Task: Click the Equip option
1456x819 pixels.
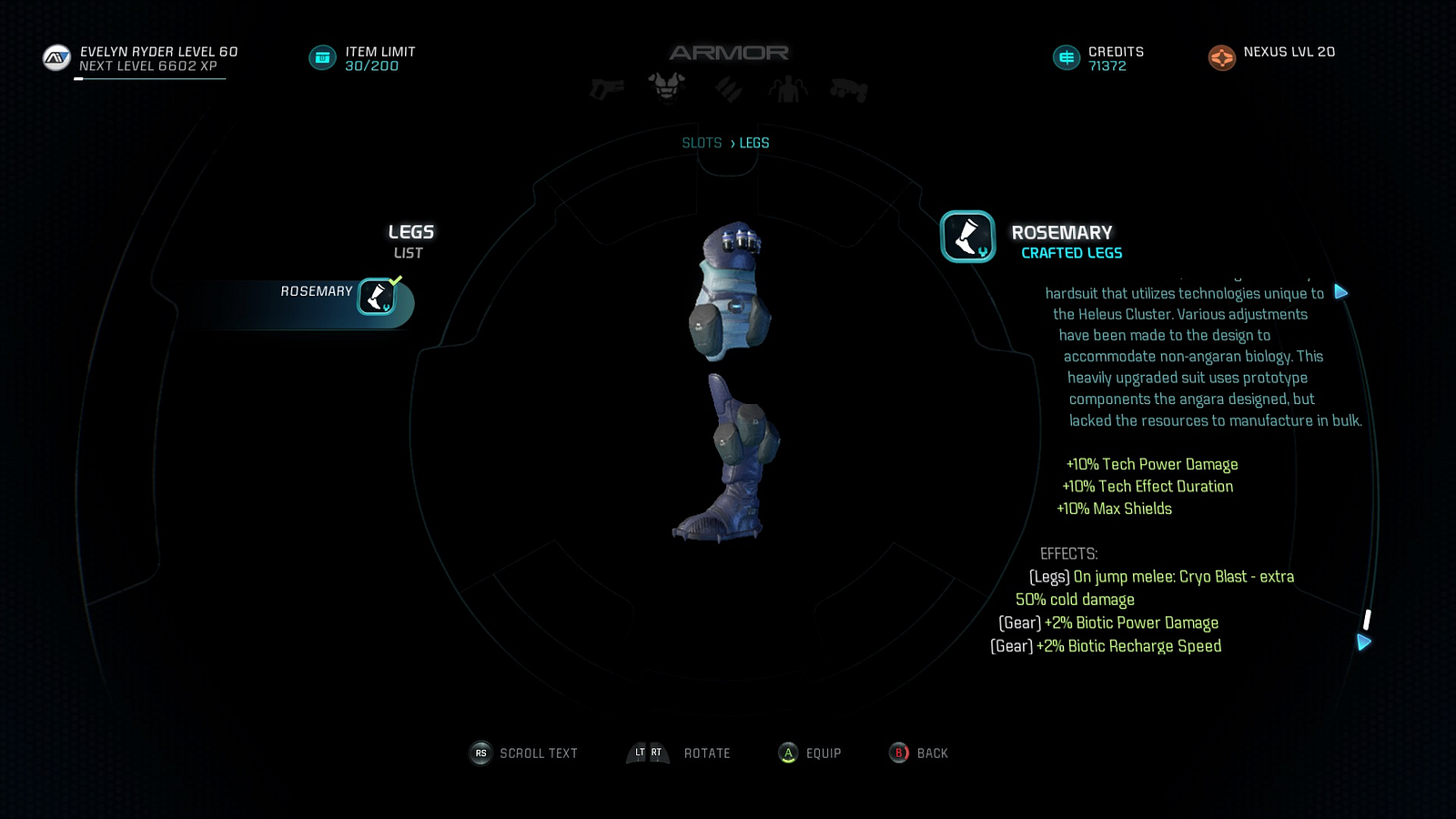Action: pos(809,753)
